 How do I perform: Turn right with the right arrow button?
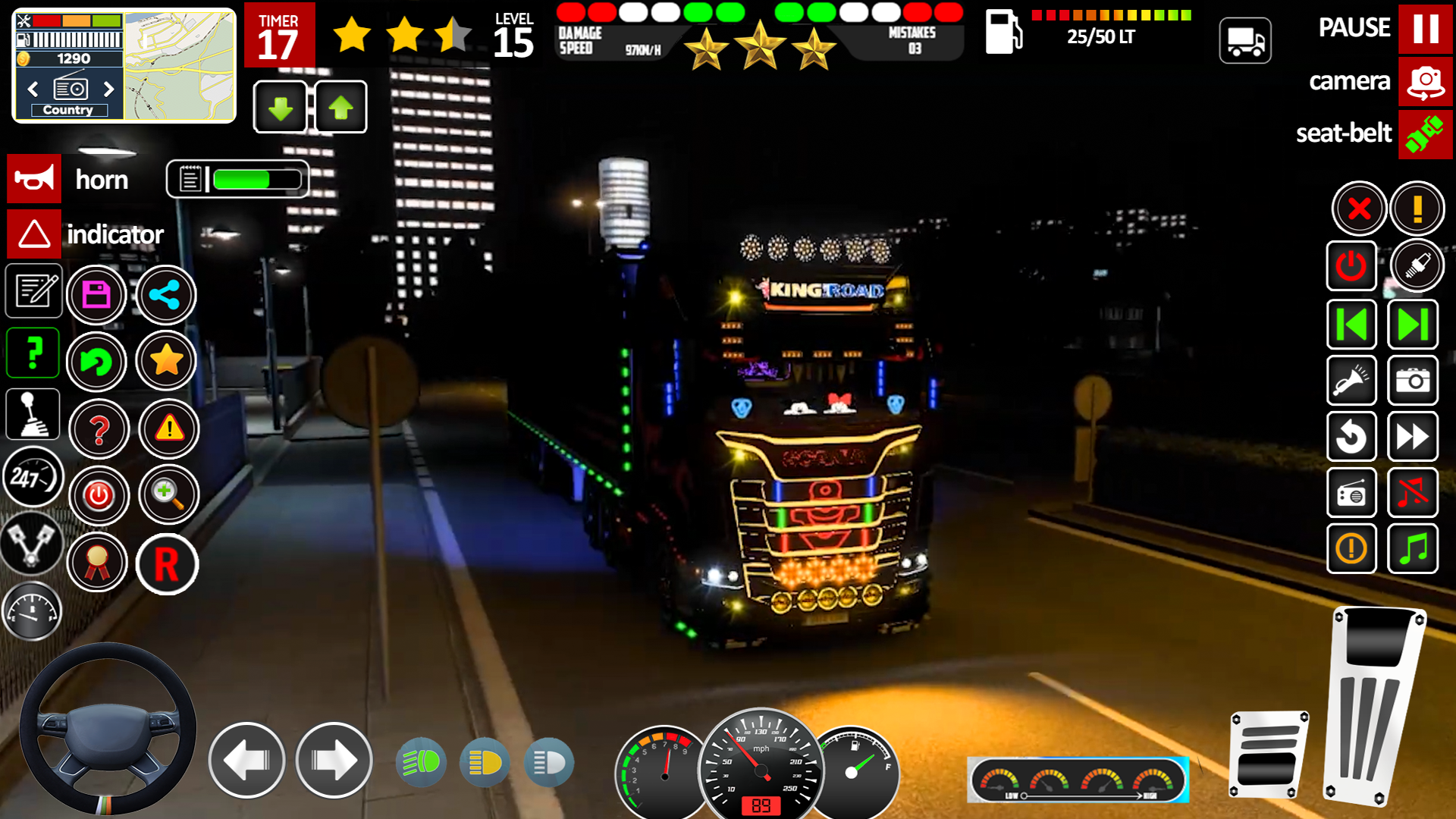coord(334,760)
